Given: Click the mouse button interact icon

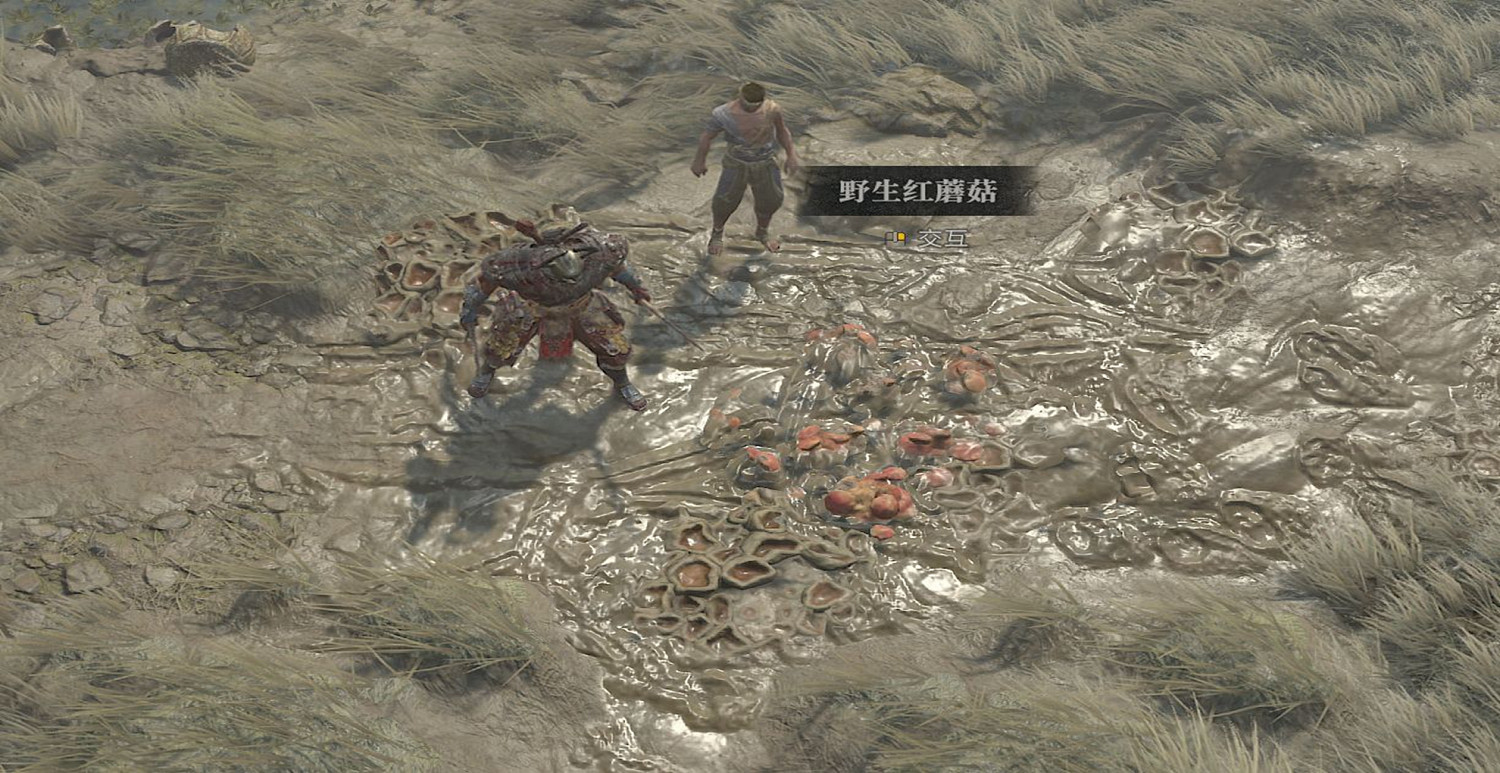Looking at the screenshot, I should pos(897,240).
